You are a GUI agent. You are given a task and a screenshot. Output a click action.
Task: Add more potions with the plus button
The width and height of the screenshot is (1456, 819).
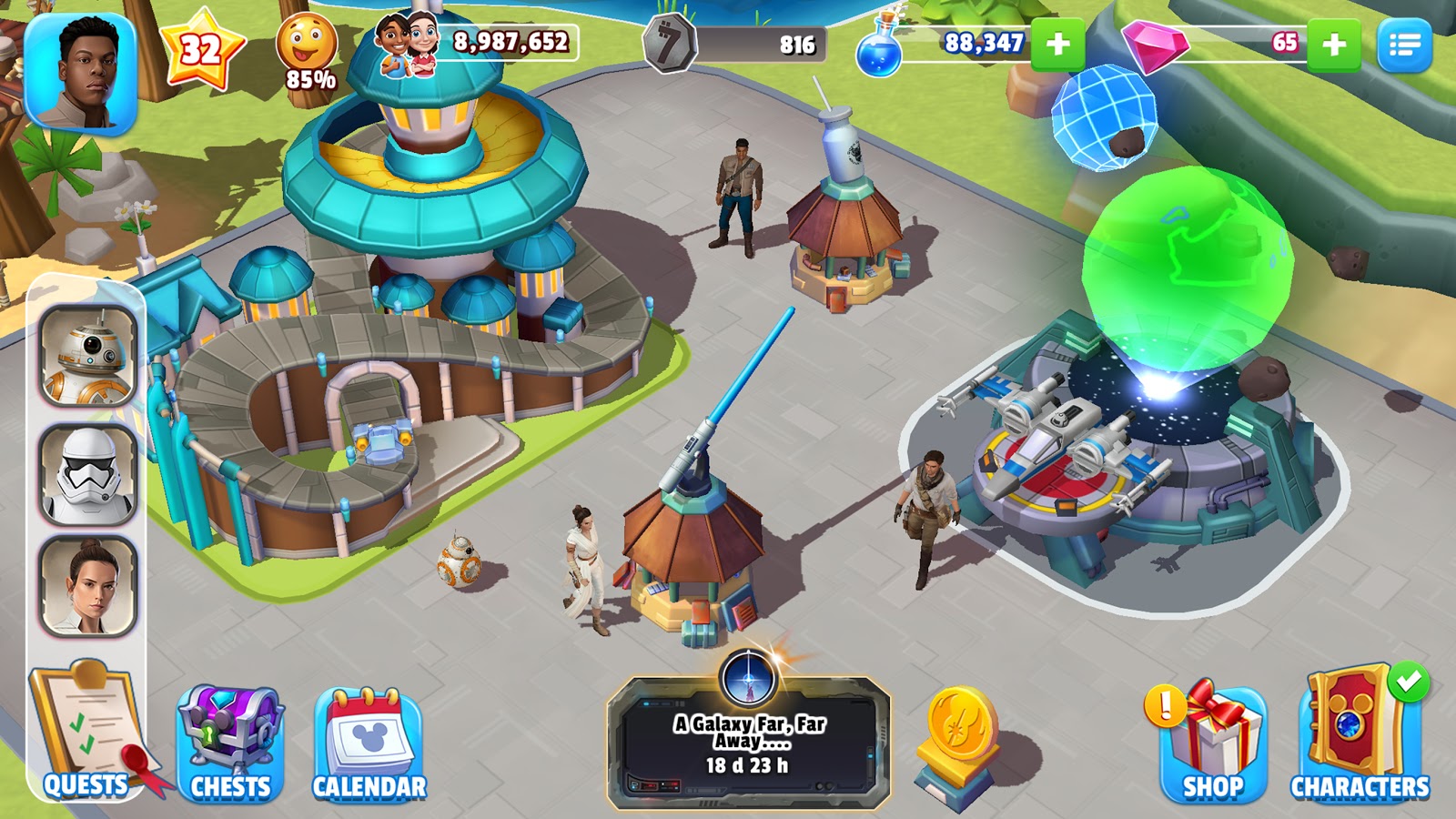(x=1057, y=44)
